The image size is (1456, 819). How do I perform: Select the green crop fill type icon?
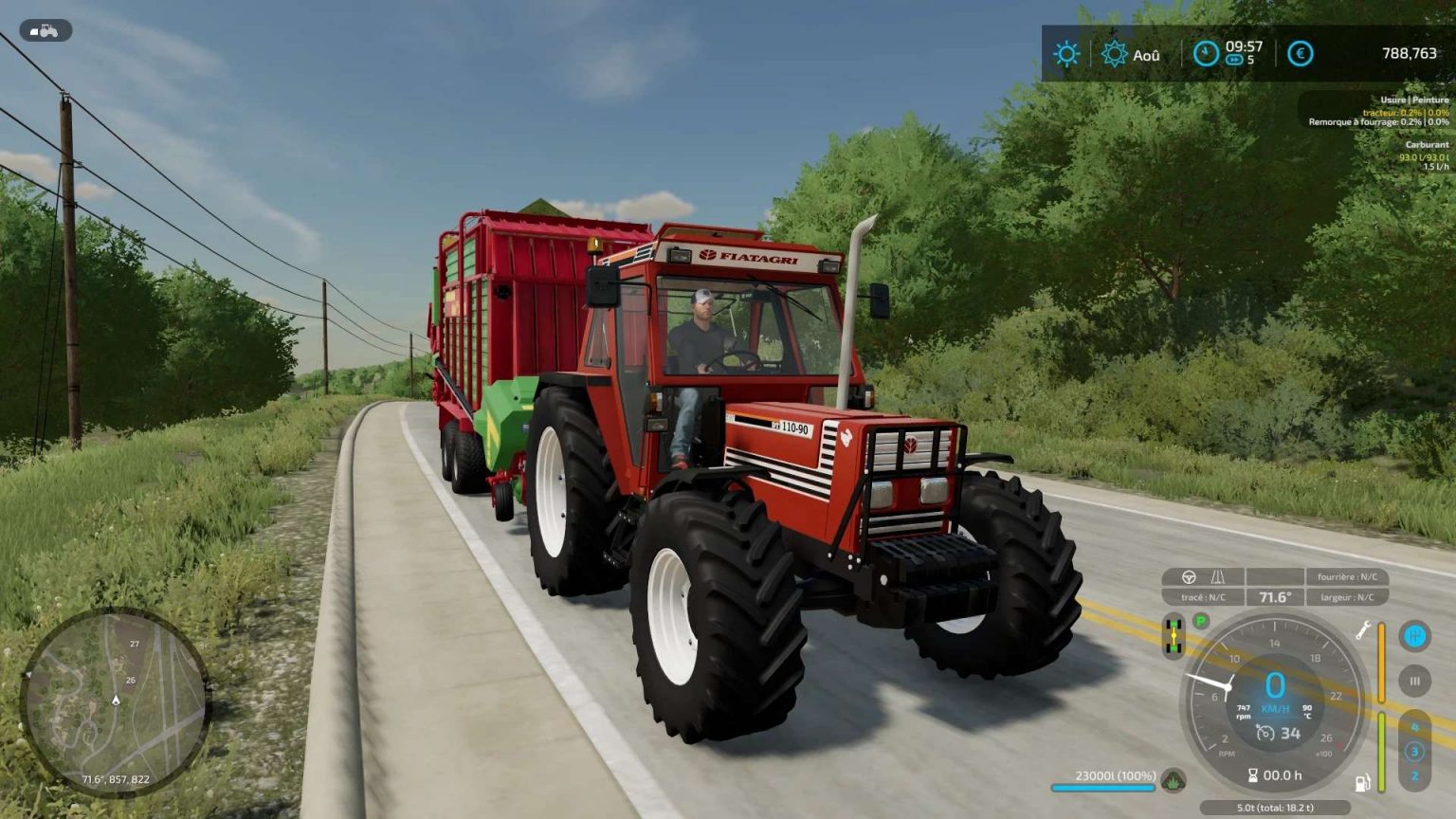[x=1173, y=782]
